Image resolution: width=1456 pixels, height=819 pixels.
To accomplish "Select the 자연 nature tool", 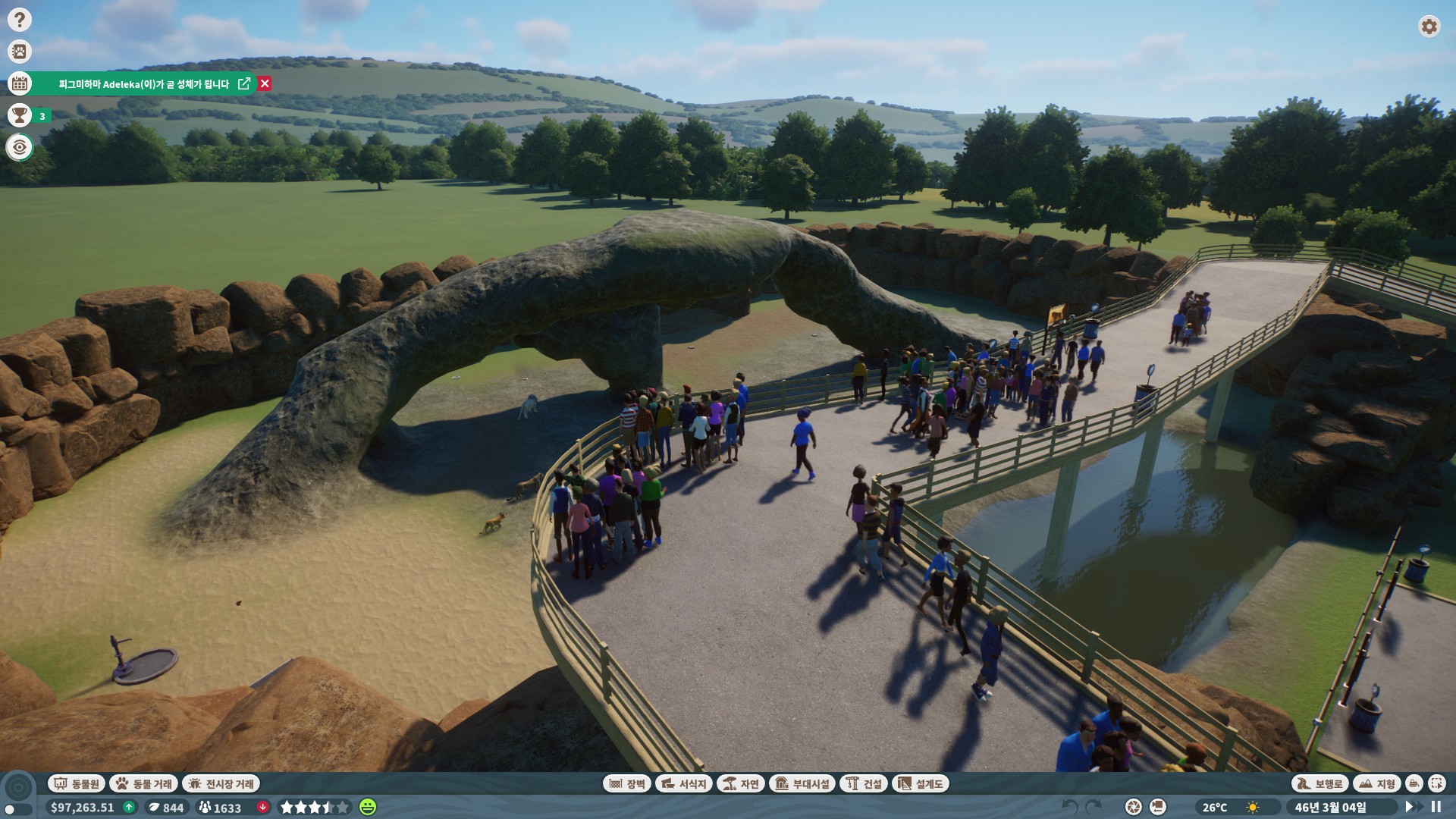I will coord(740,783).
